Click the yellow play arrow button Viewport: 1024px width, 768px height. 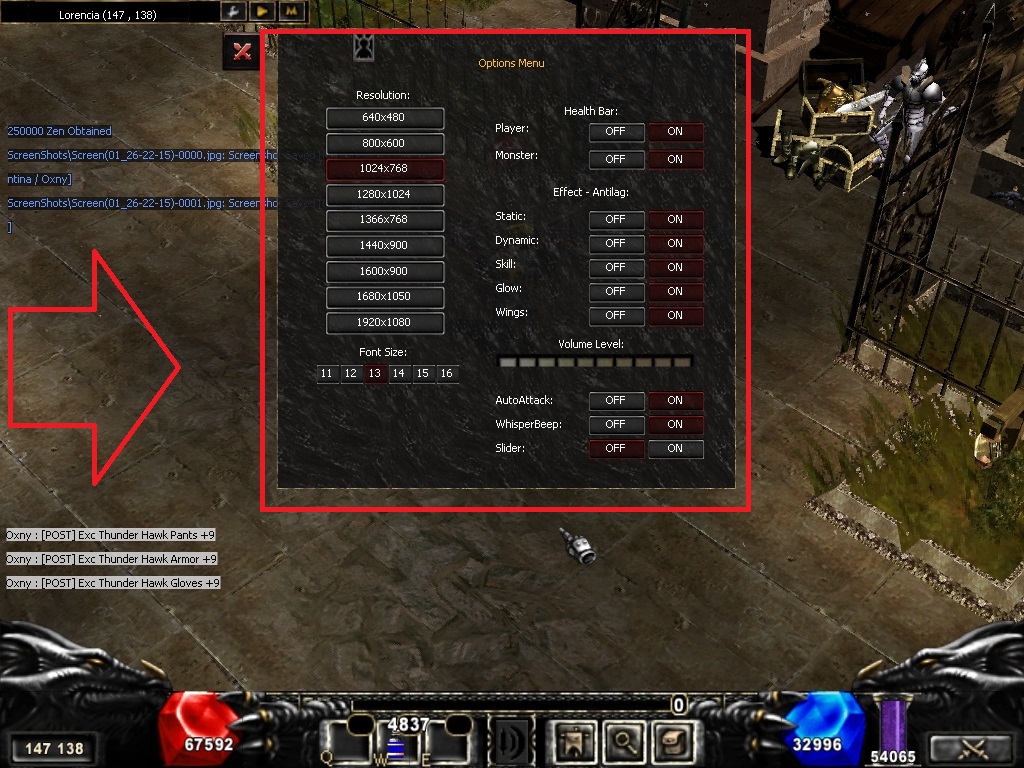pos(262,12)
